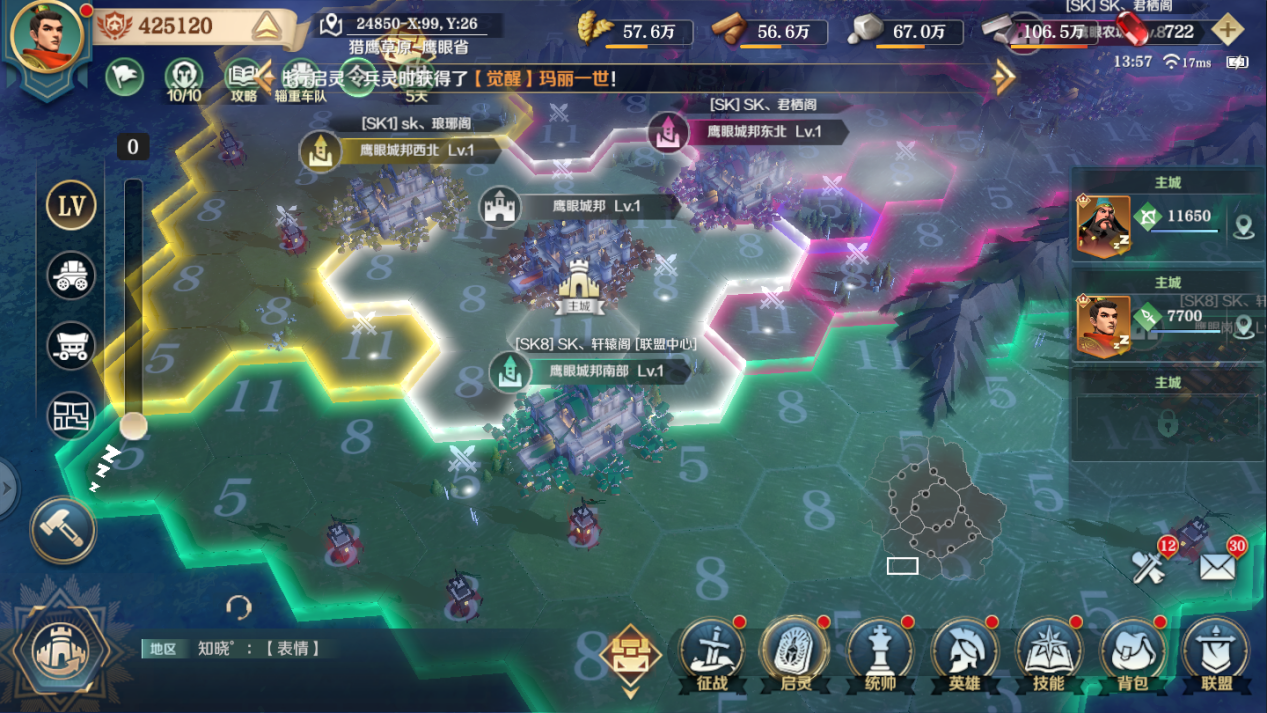
Task: Open the hammer build button
Action: pos(63,529)
